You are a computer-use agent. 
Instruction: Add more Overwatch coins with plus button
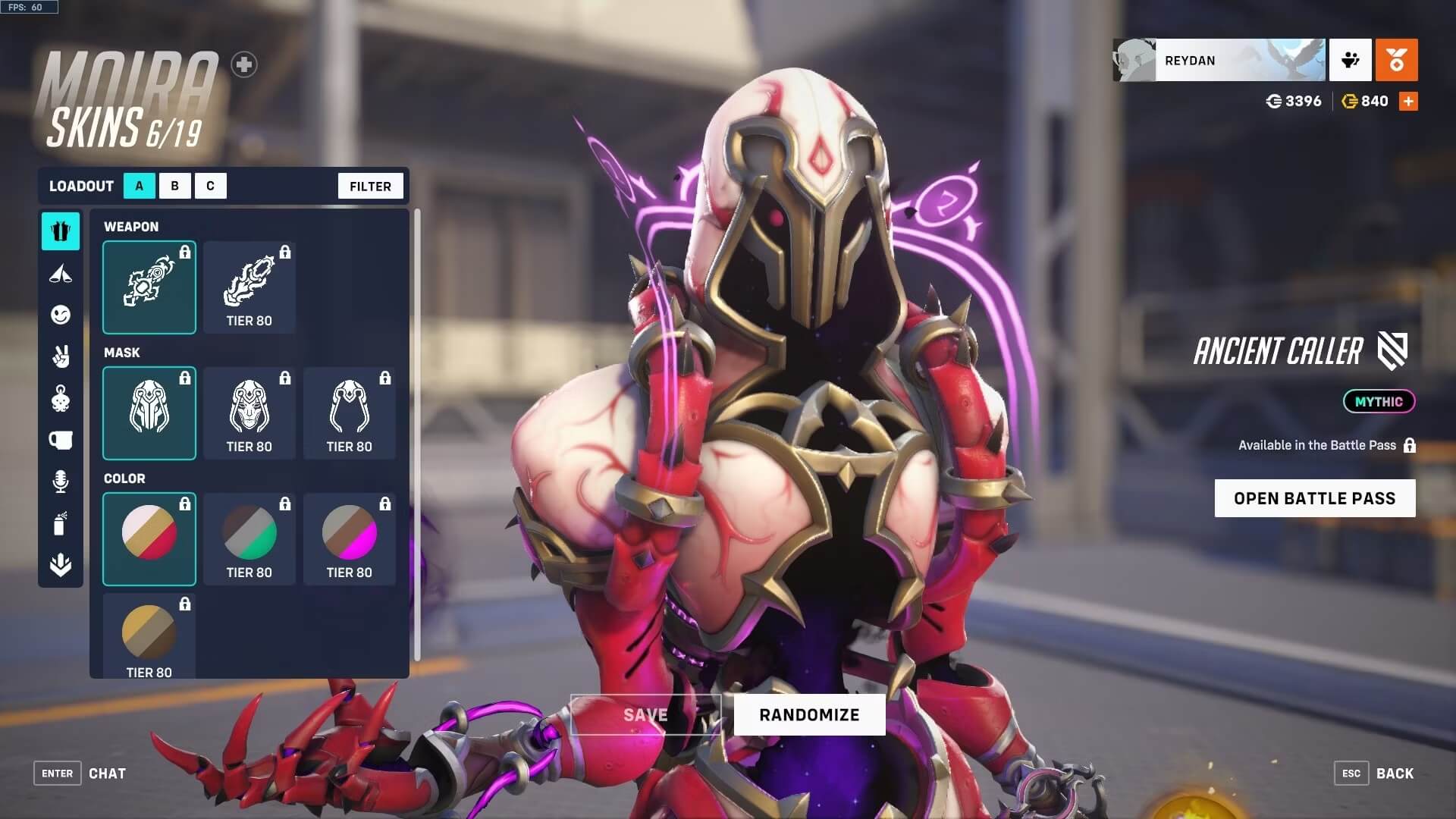pos(1408,101)
